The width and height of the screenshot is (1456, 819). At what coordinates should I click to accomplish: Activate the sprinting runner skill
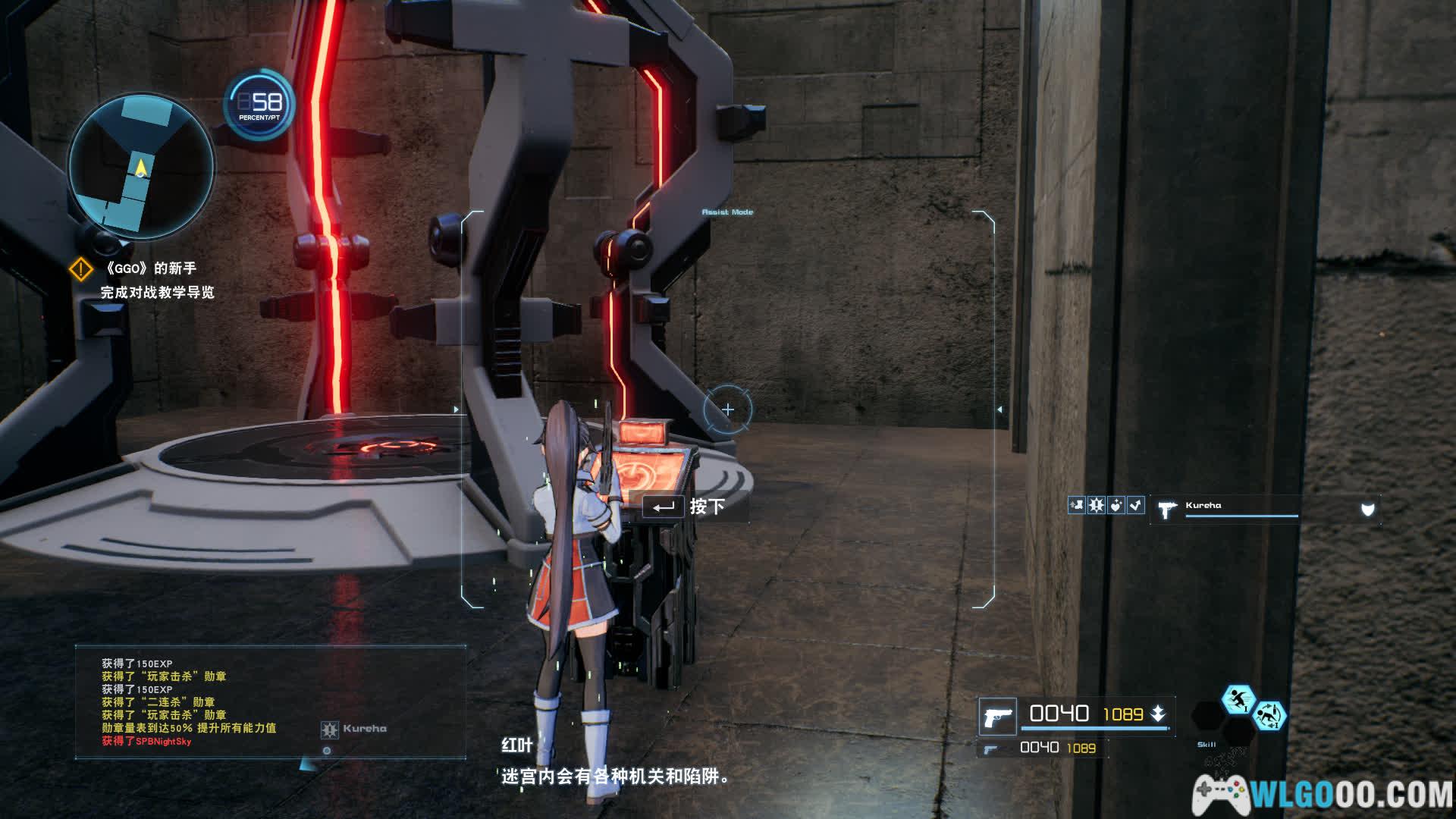[1238, 700]
